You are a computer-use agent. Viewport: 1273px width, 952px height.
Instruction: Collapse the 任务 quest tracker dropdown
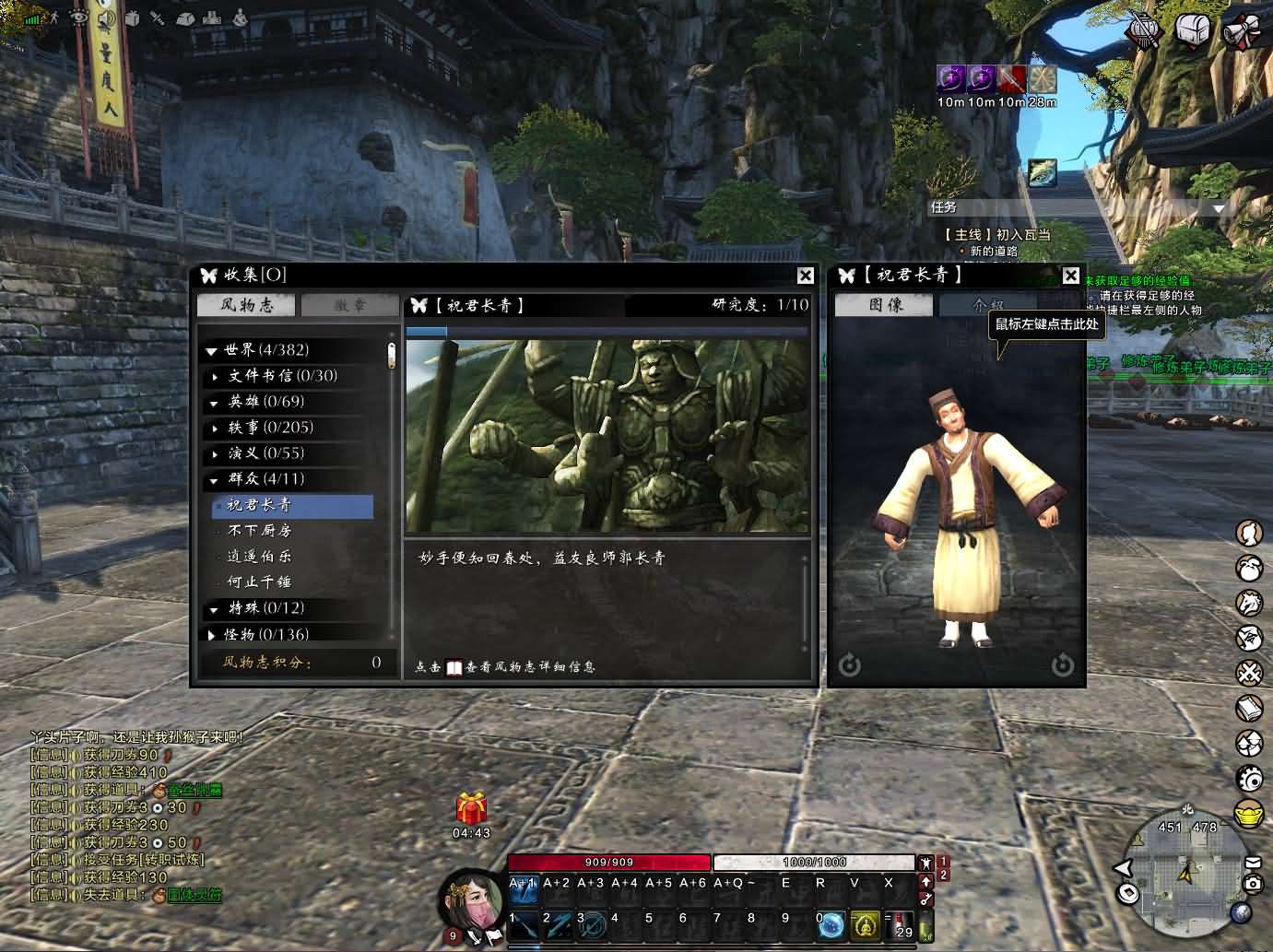(x=1219, y=208)
